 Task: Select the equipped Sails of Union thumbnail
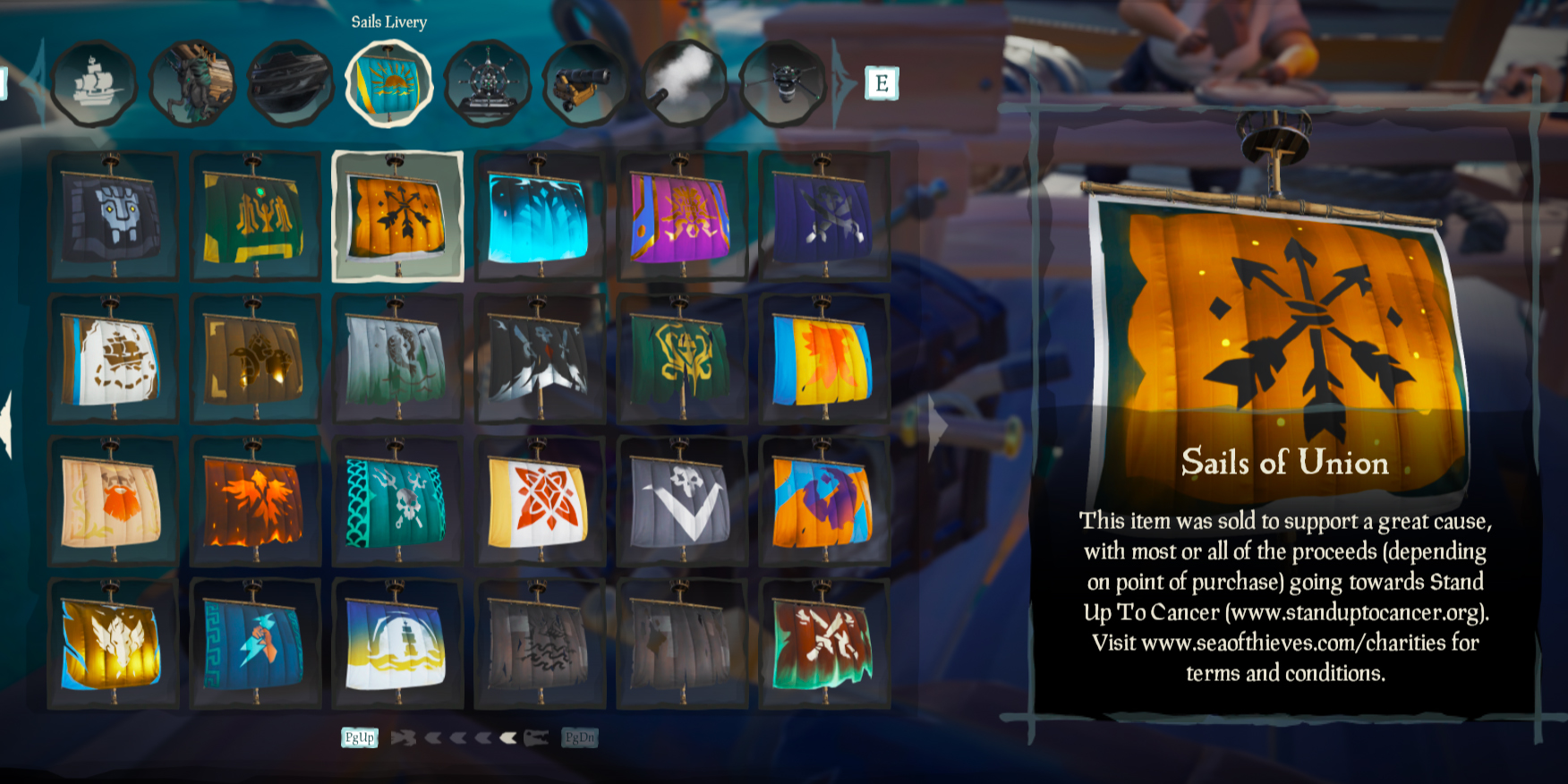click(x=396, y=215)
